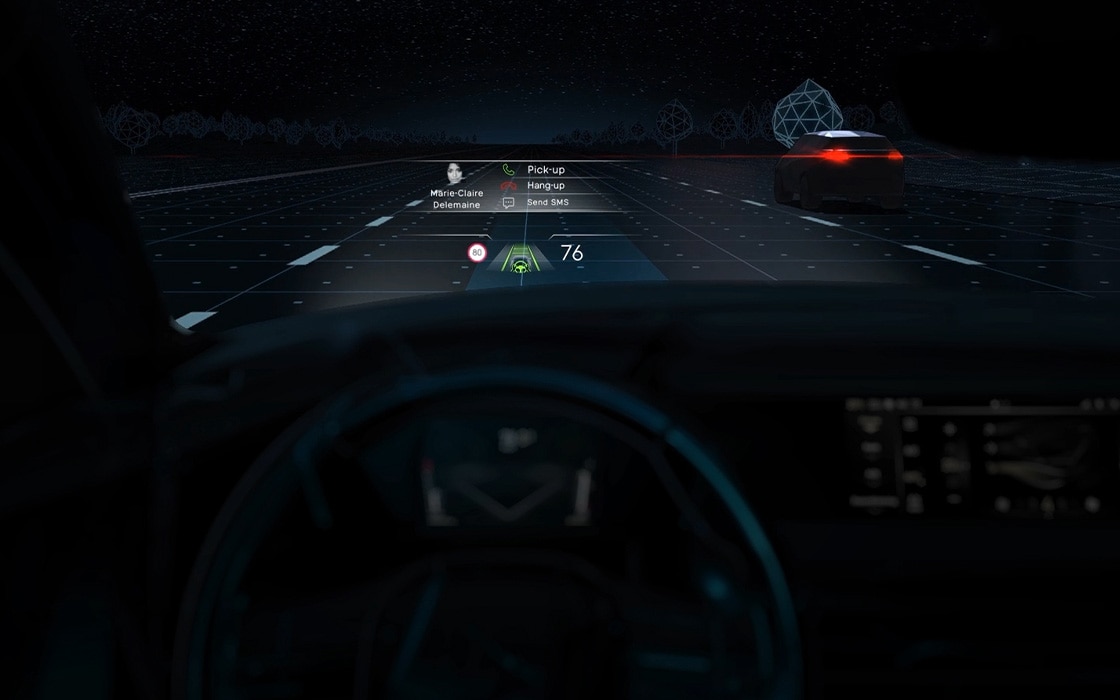Select the green lane-assist steering wheel icon
The width and height of the screenshot is (1120, 700).
point(519,266)
